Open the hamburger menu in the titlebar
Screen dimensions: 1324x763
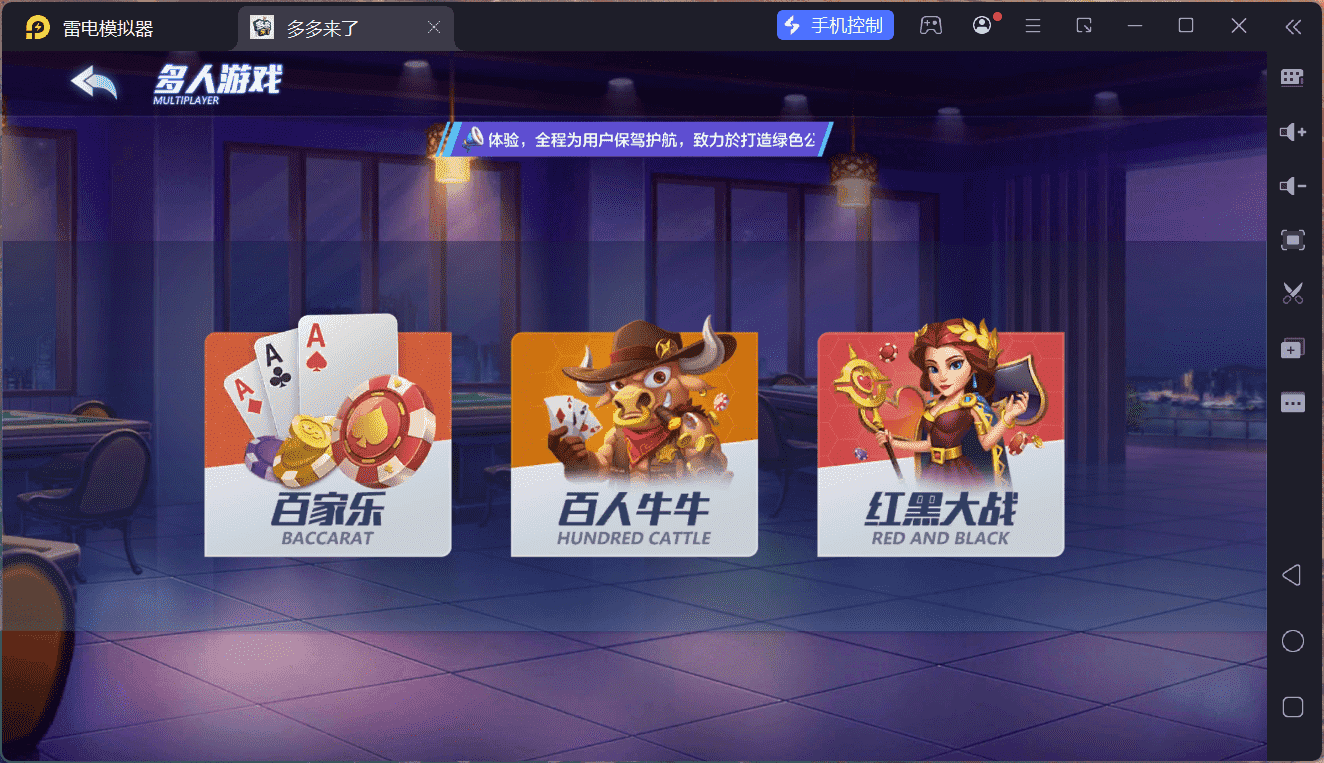[1033, 25]
